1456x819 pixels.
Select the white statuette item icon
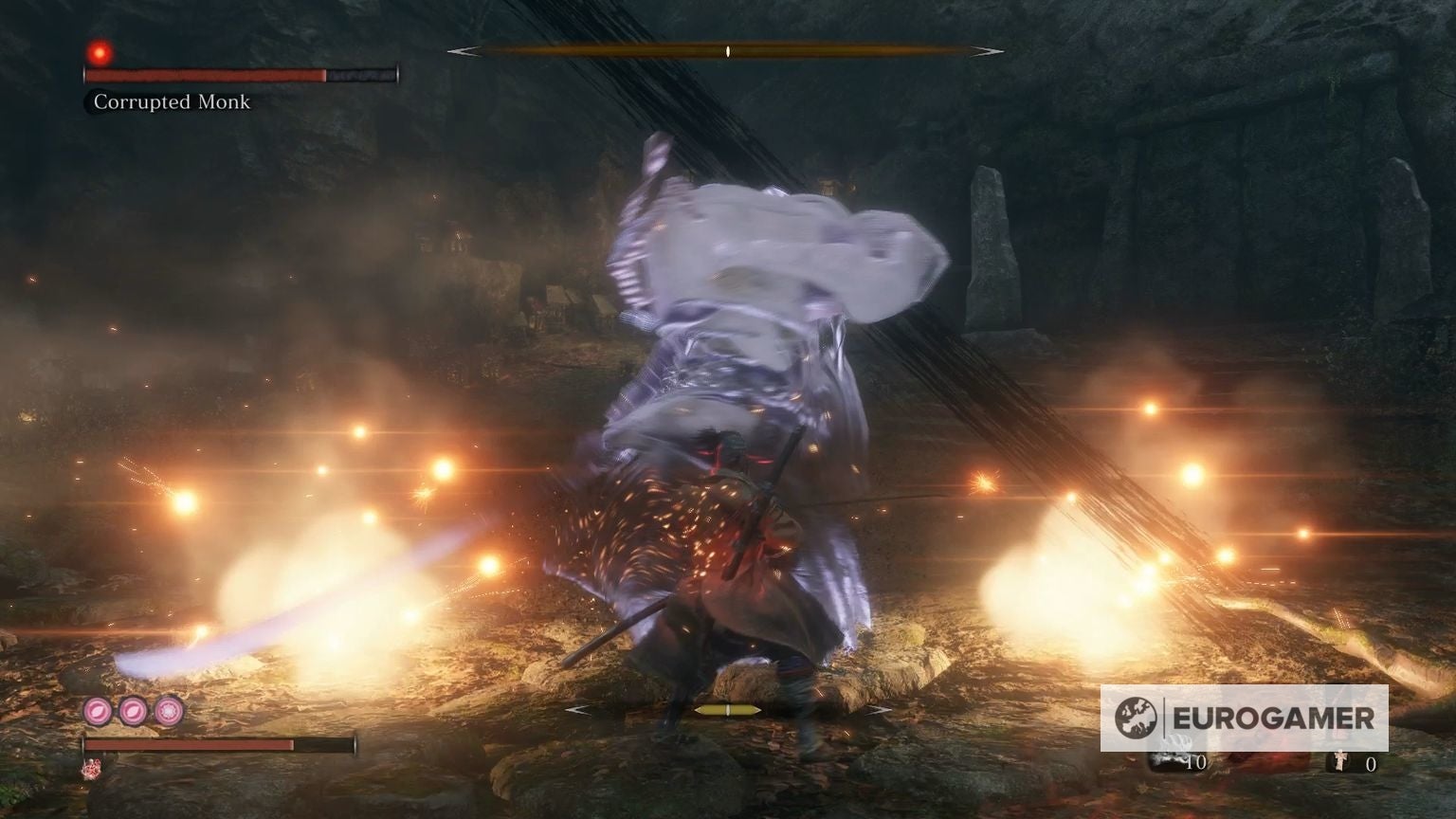pos(1340,760)
